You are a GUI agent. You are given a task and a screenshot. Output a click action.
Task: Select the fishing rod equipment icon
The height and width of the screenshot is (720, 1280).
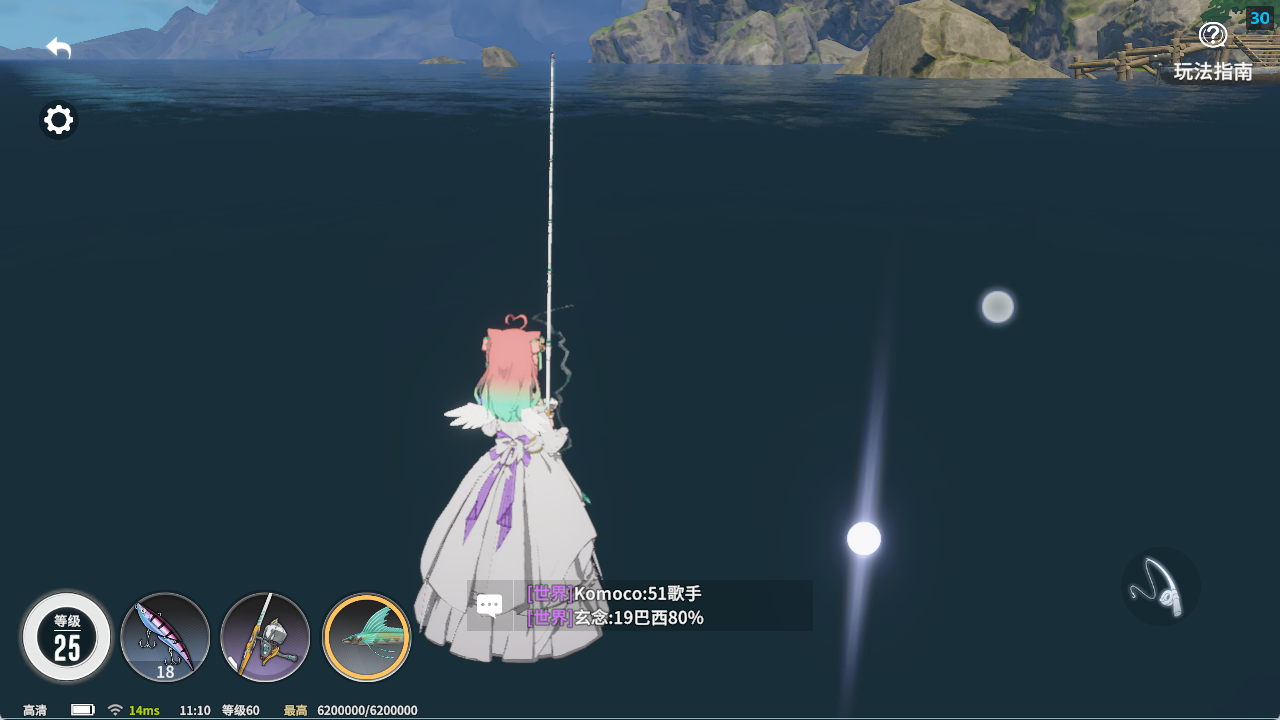click(x=265, y=637)
